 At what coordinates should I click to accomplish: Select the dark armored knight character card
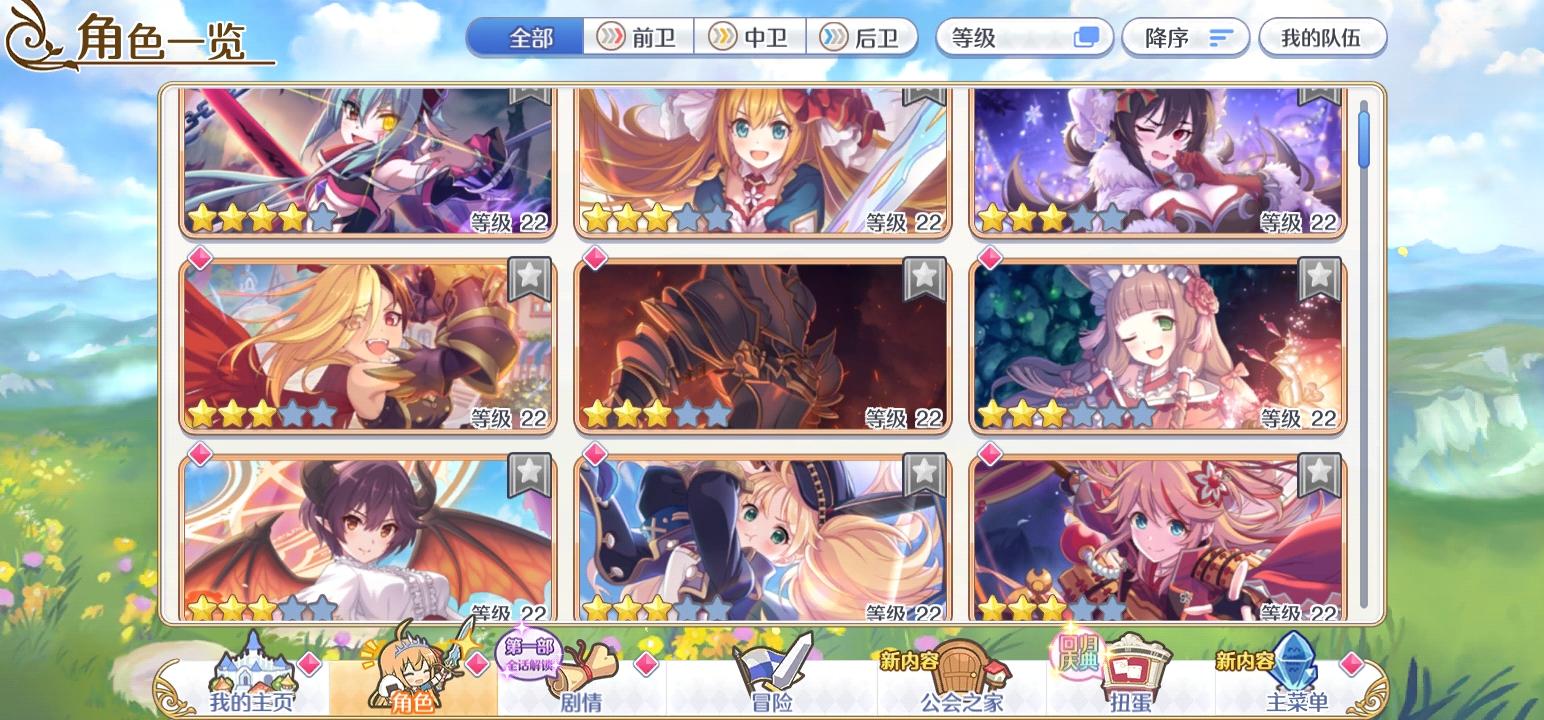[x=762, y=345]
